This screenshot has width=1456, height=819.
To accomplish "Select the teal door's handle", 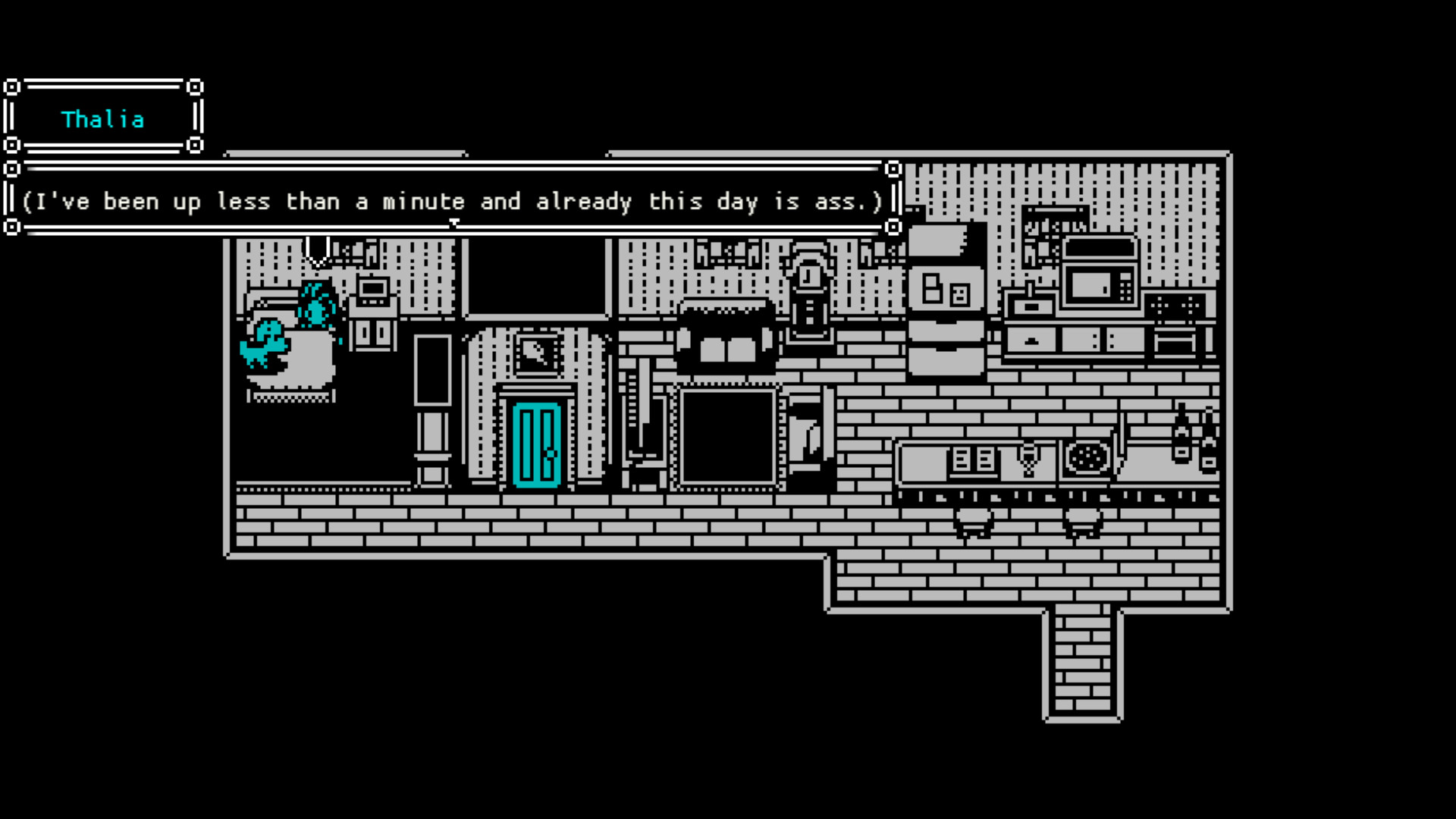I will pyautogui.click(x=552, y=454).
